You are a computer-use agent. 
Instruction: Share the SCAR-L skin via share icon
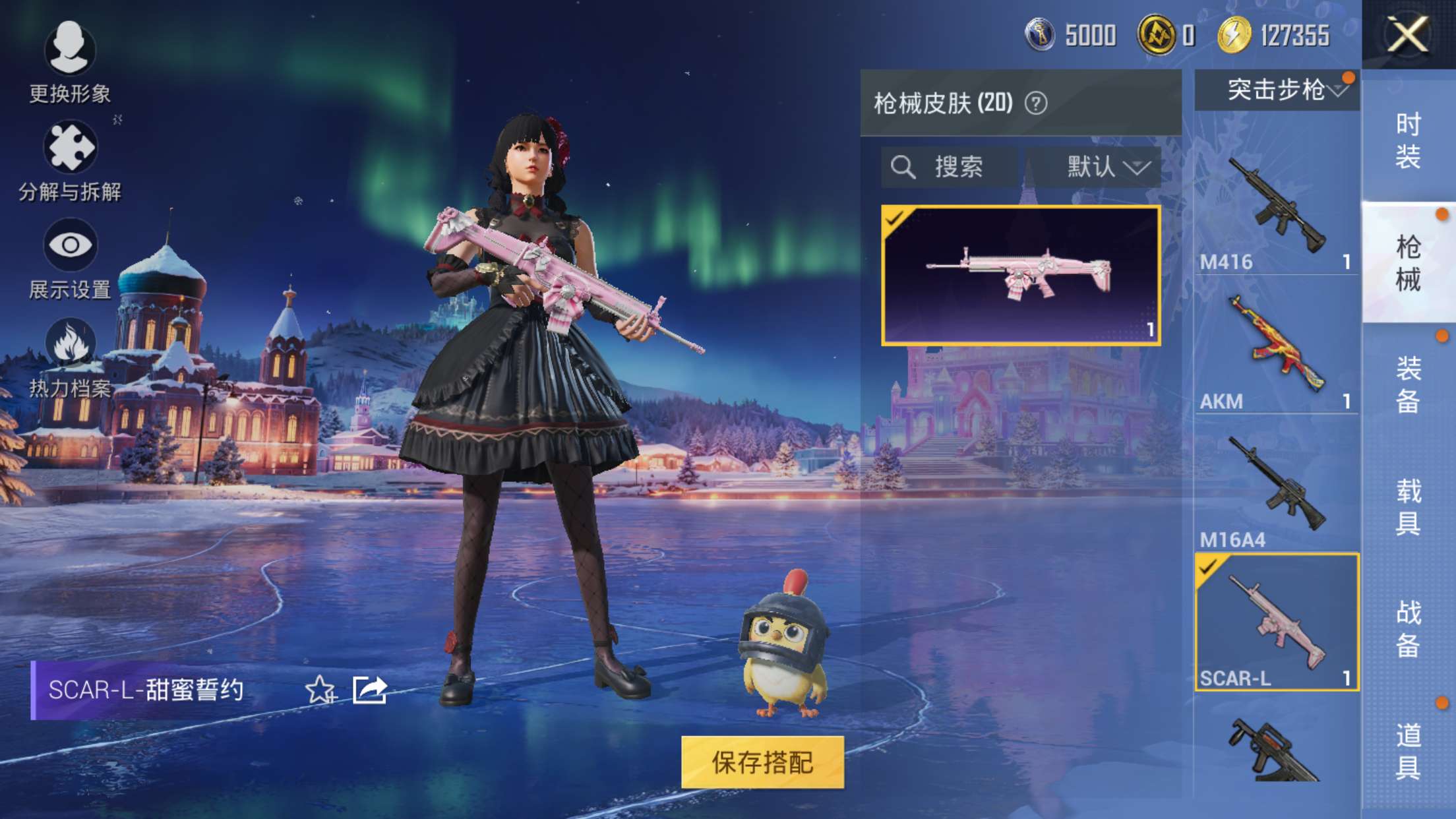coord(369,690)
